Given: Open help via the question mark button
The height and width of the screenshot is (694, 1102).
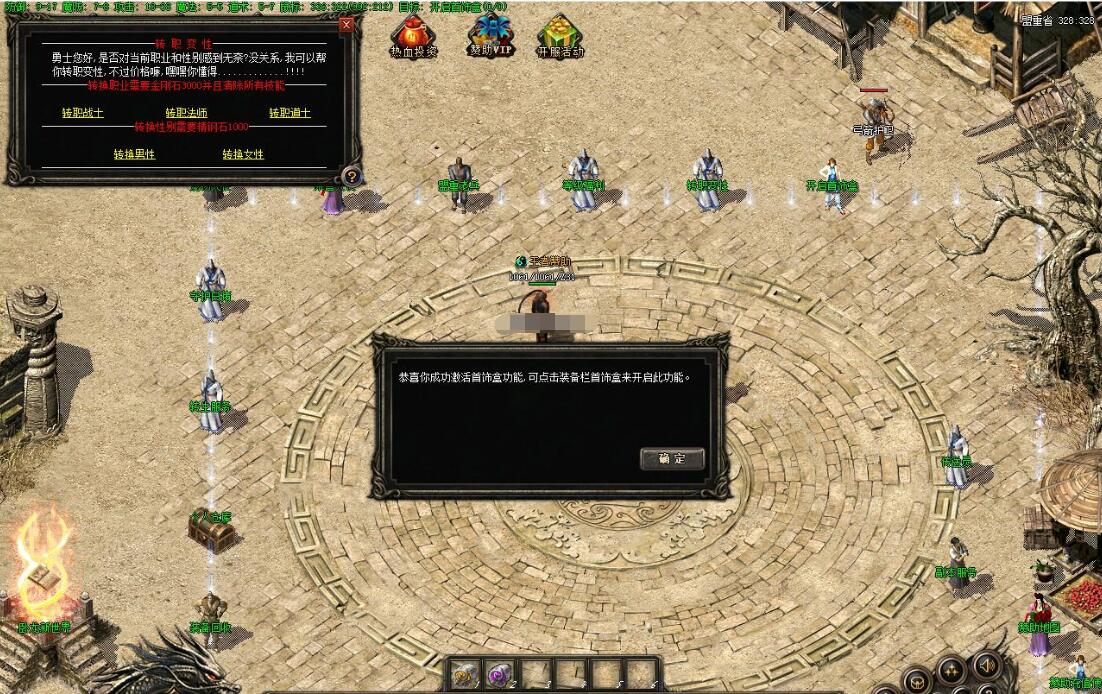Looking at the screenshot, I should tap(350, 177).
